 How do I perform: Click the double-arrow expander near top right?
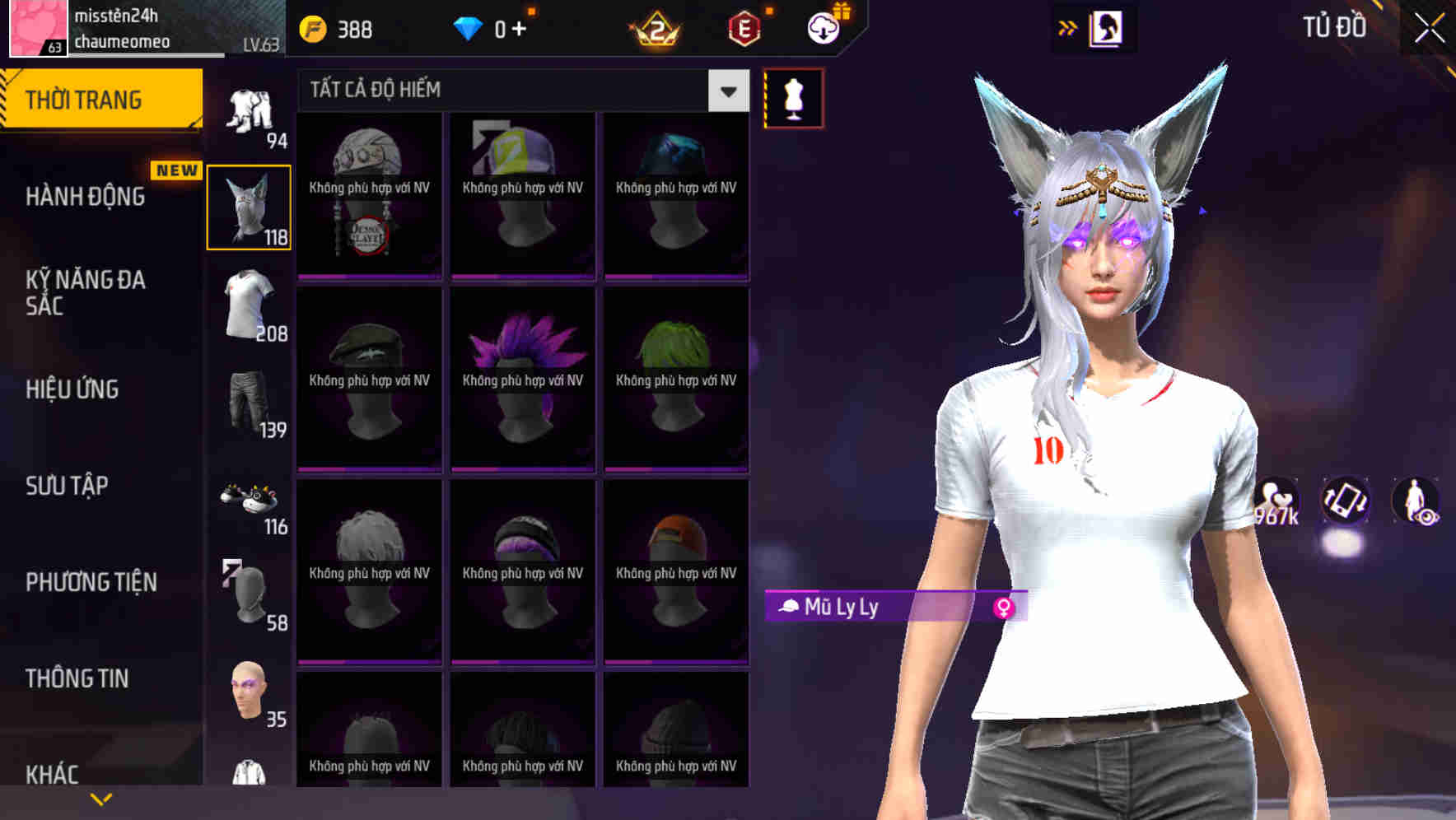(x=1069, y=26)
